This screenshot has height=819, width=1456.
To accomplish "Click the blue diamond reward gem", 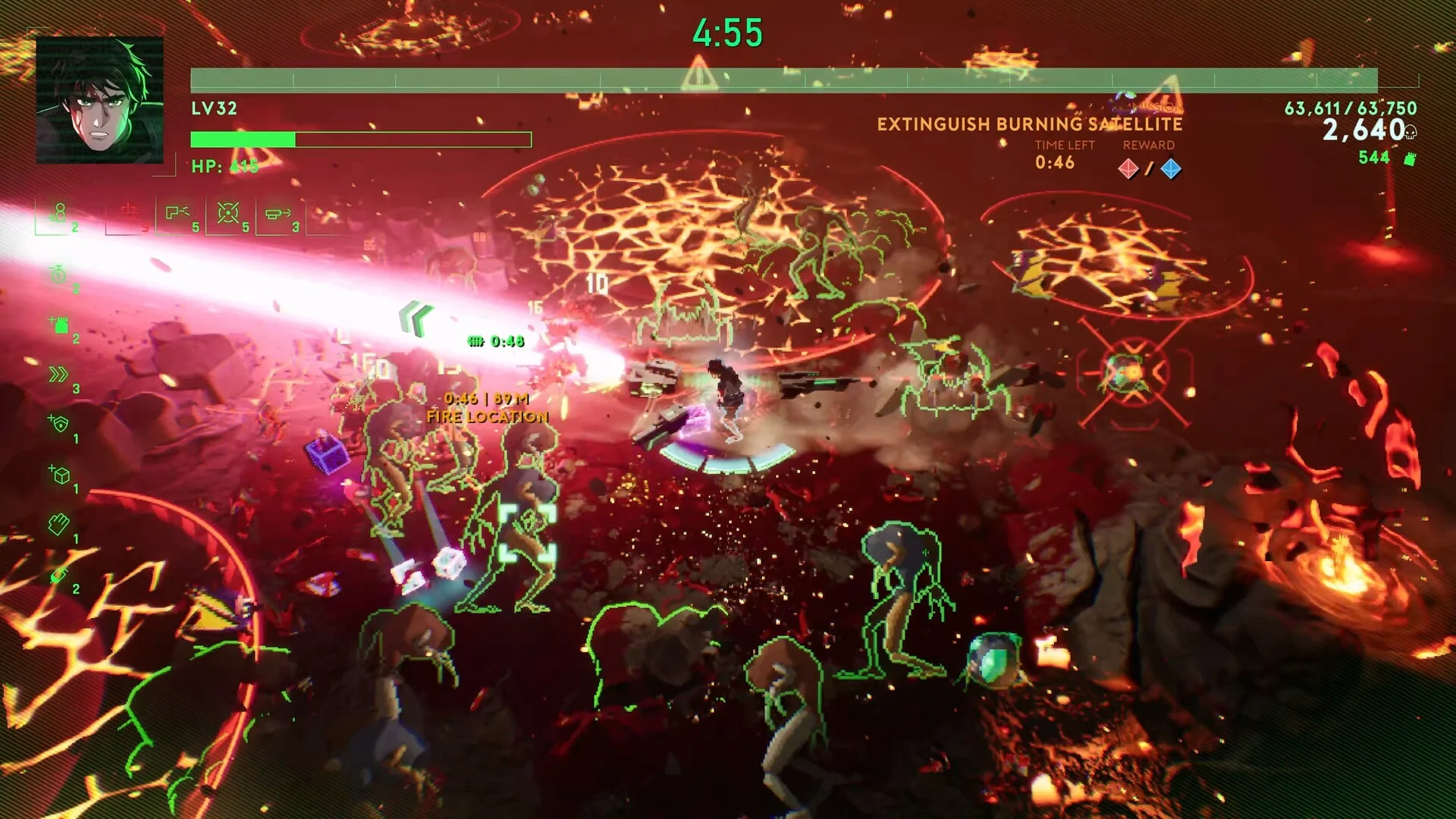I will (x=1171, y=168).
